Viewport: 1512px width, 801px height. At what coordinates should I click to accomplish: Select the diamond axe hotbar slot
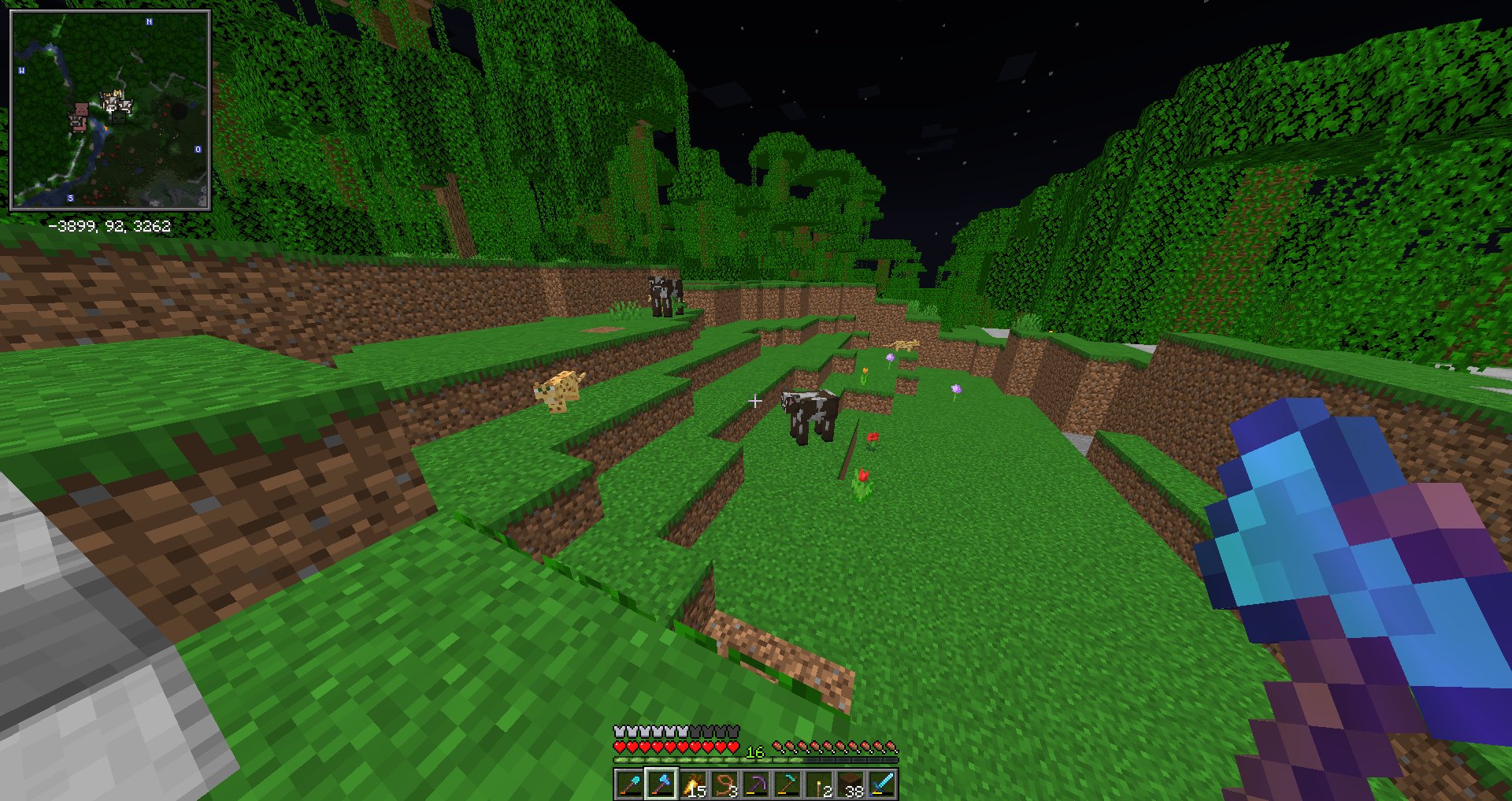661,784
